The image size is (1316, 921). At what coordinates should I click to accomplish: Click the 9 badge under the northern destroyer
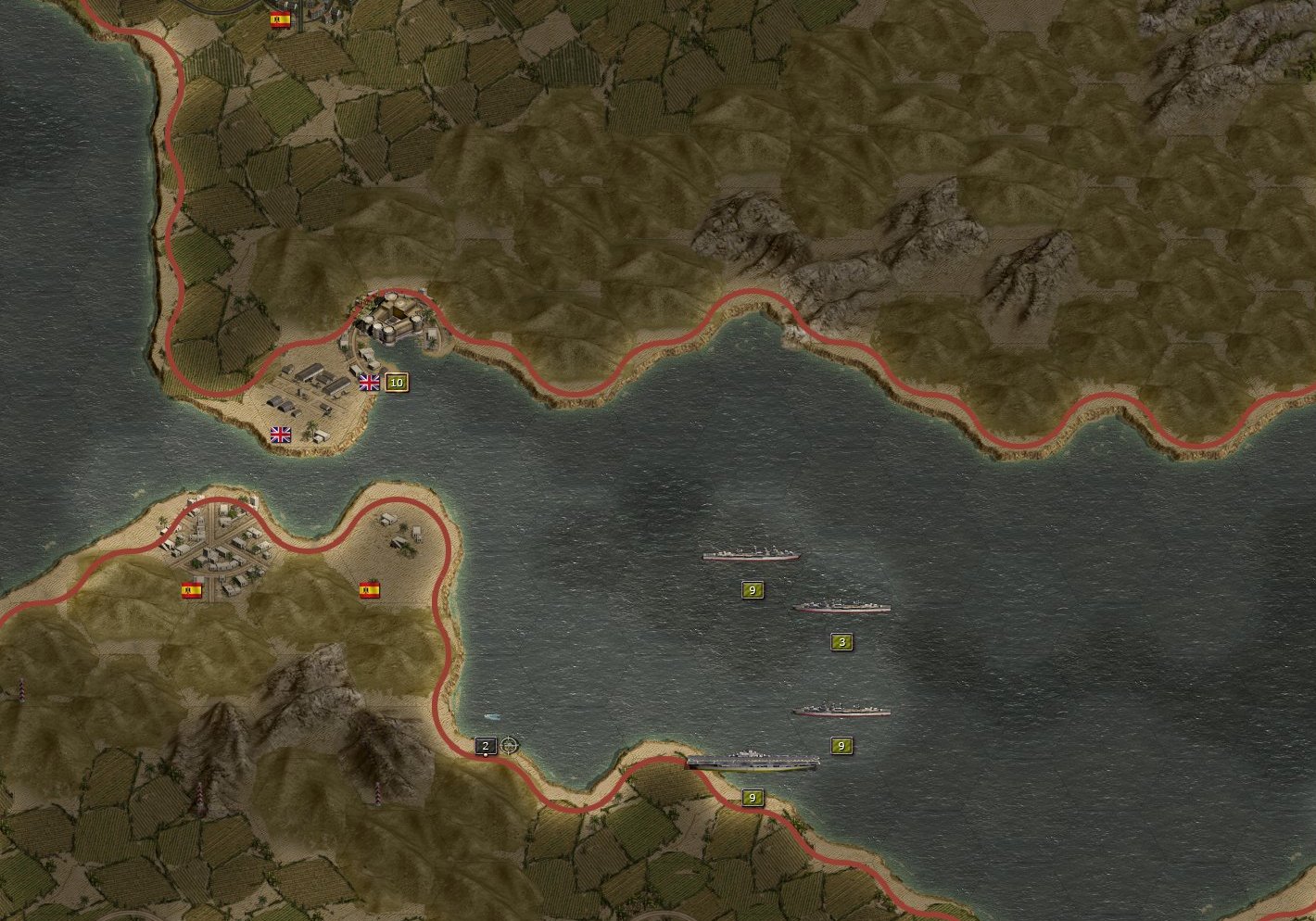(x=750, y=587)
